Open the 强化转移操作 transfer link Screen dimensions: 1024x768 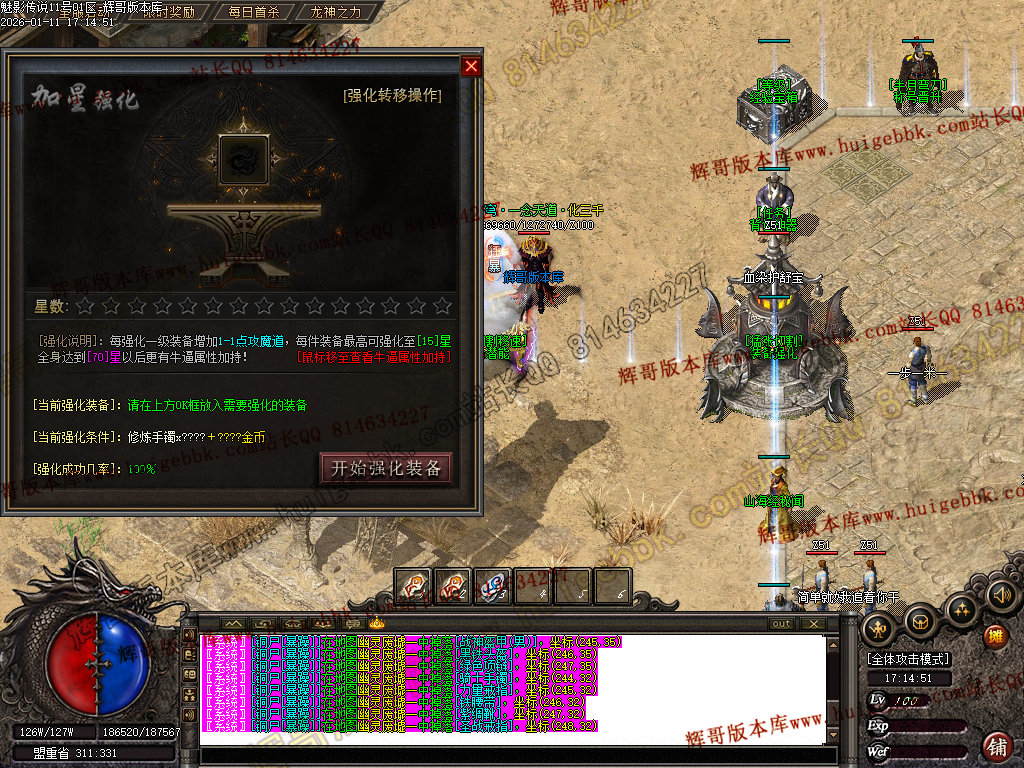coord(392,96)
